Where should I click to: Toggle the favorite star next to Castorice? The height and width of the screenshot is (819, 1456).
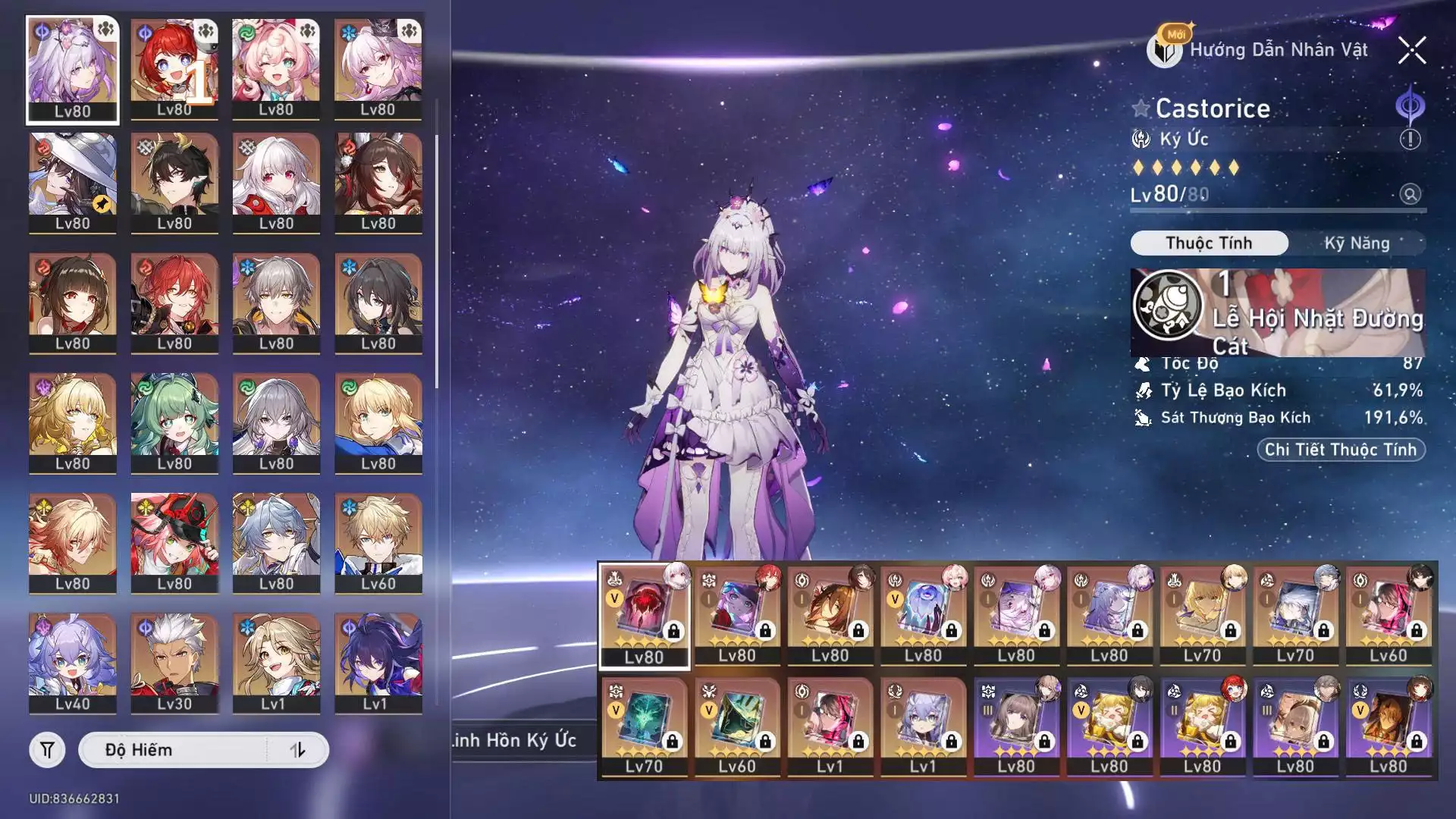pyautogui.click(x=1141, y=108)
